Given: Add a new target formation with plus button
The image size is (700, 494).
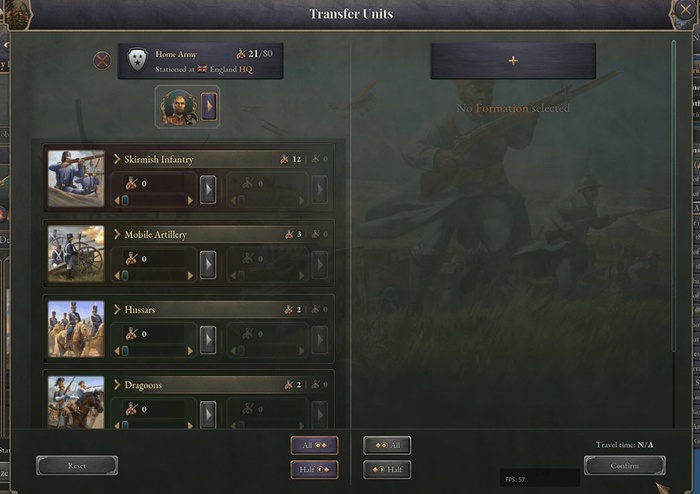Looking at the screenshot, I should tap(513, 61).
